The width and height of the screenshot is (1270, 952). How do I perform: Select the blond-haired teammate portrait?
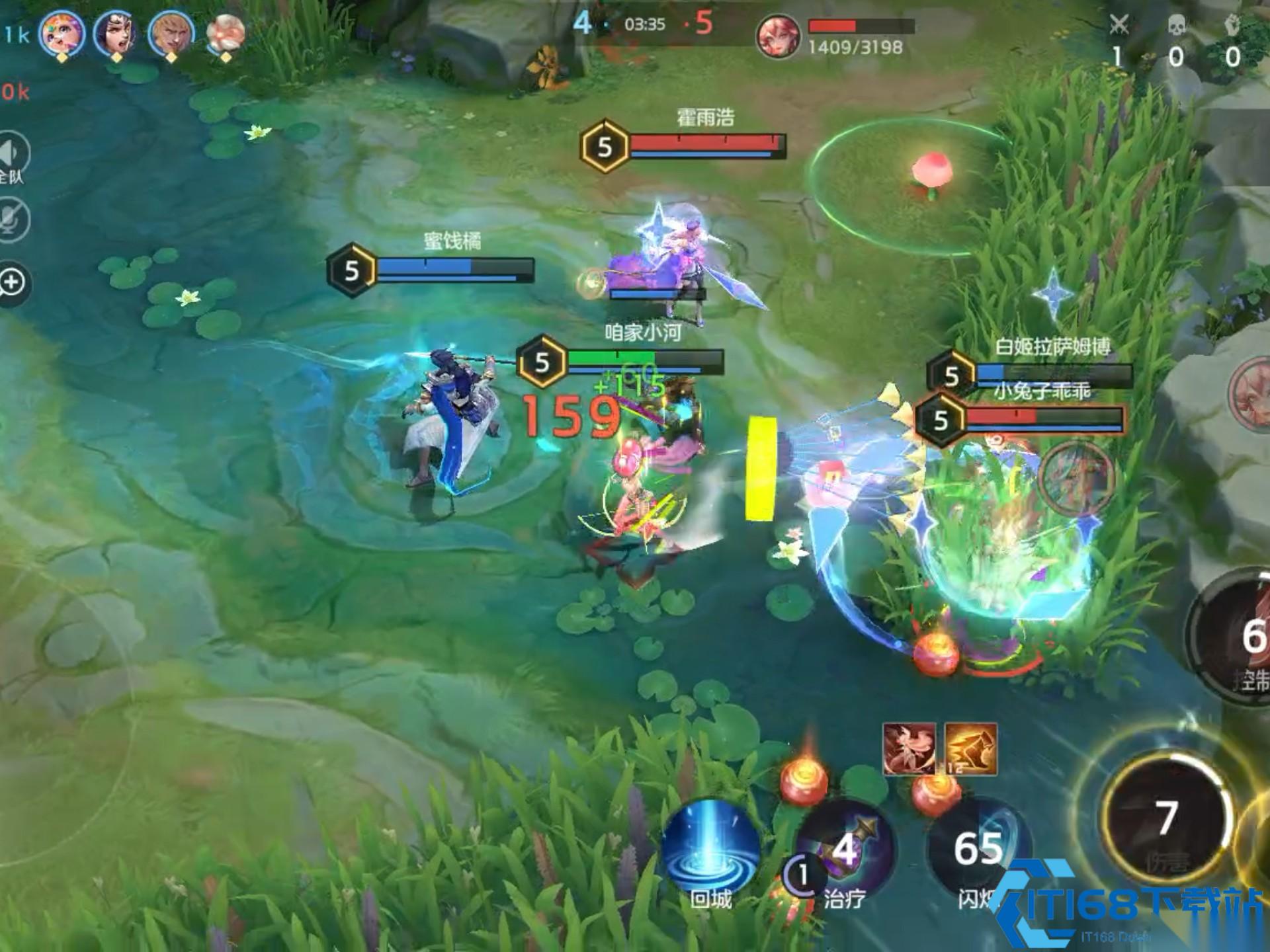click(171, 33)
